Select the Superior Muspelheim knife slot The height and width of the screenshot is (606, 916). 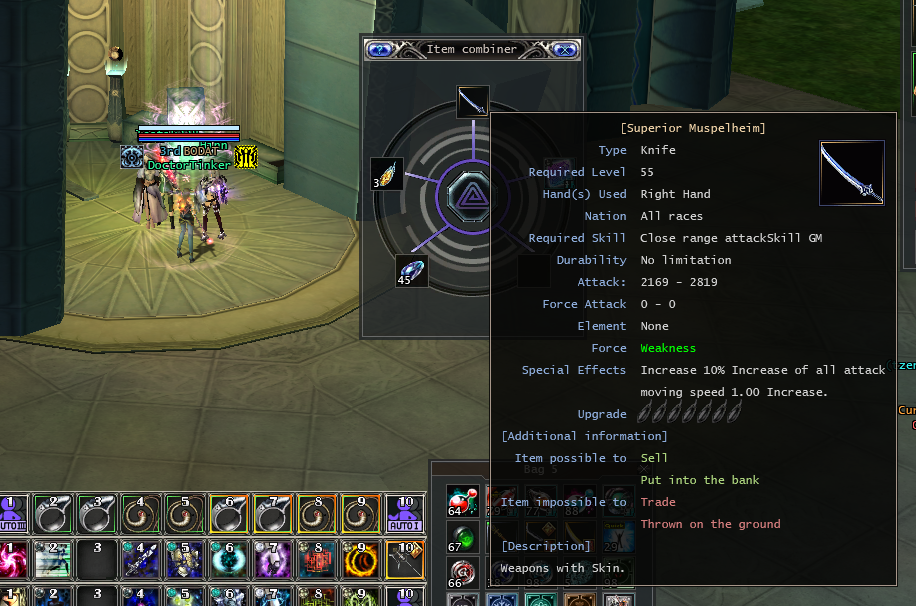point(473,101)
